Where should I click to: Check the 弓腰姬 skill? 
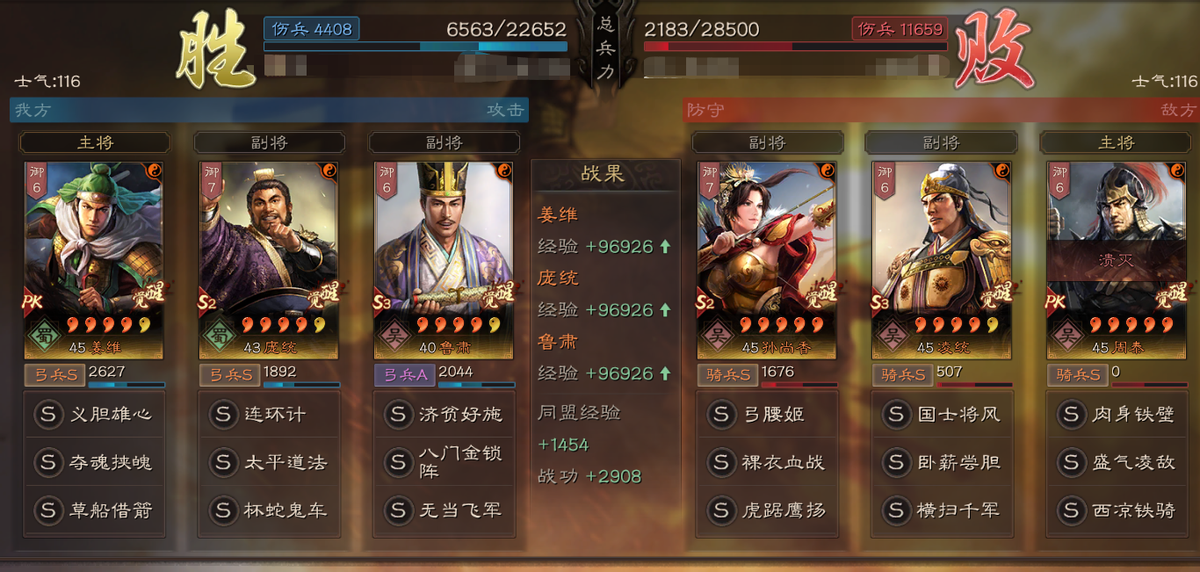772,414
